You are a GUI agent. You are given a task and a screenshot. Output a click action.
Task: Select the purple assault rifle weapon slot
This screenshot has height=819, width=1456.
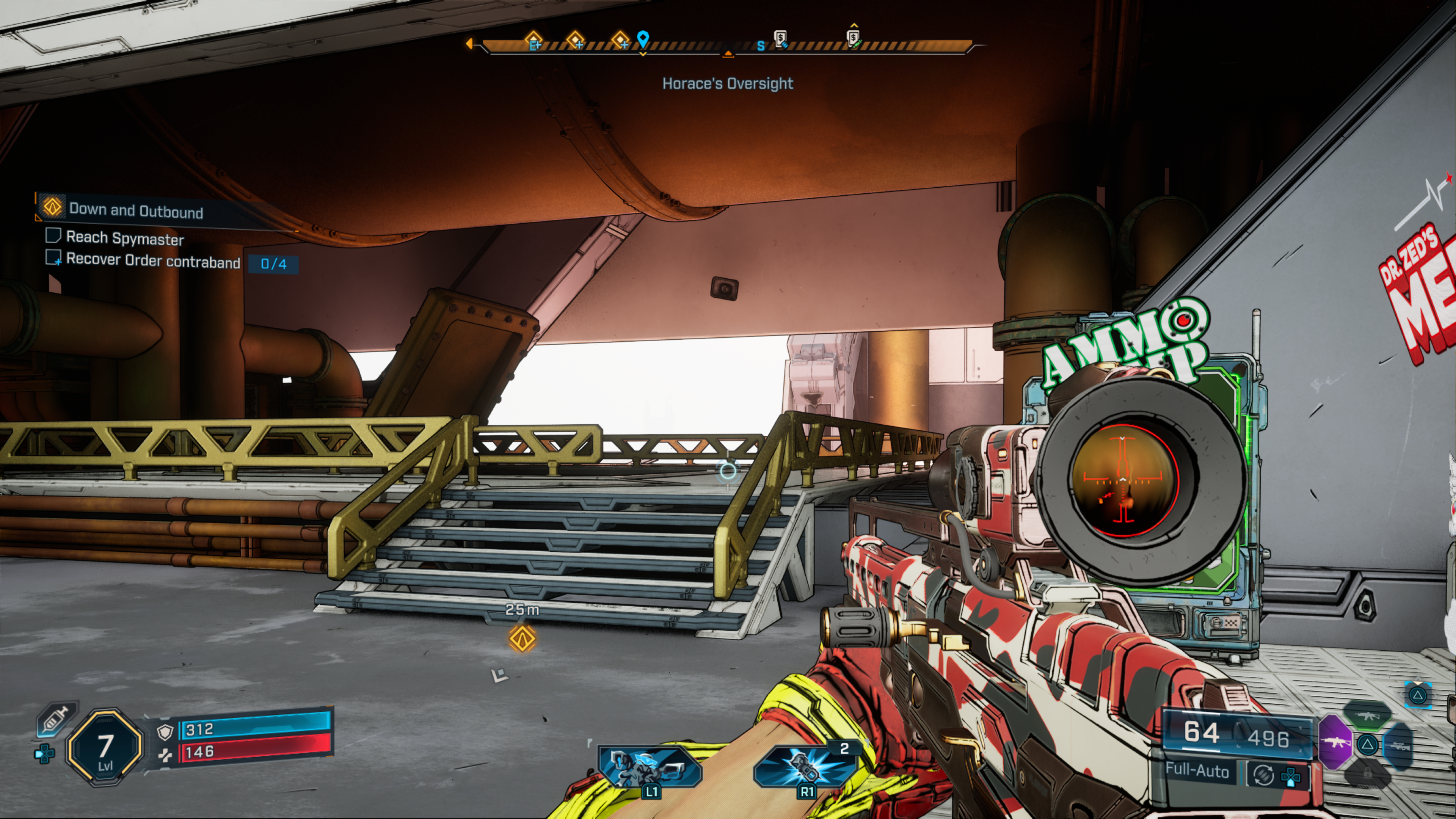point(1335,742)
